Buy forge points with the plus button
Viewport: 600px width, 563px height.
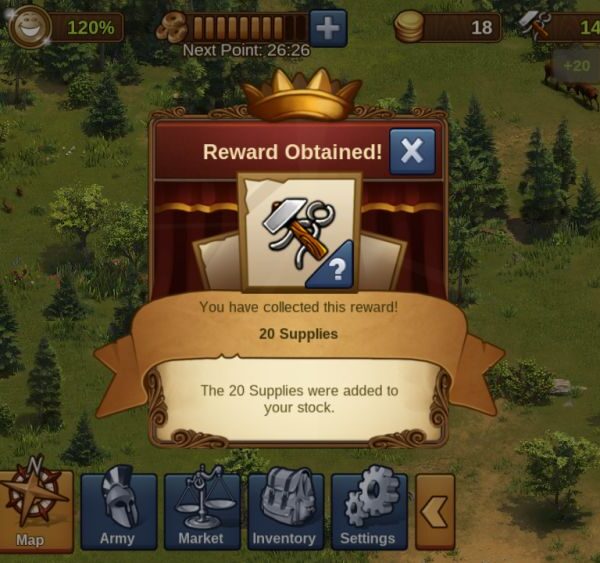coord(328,27)
